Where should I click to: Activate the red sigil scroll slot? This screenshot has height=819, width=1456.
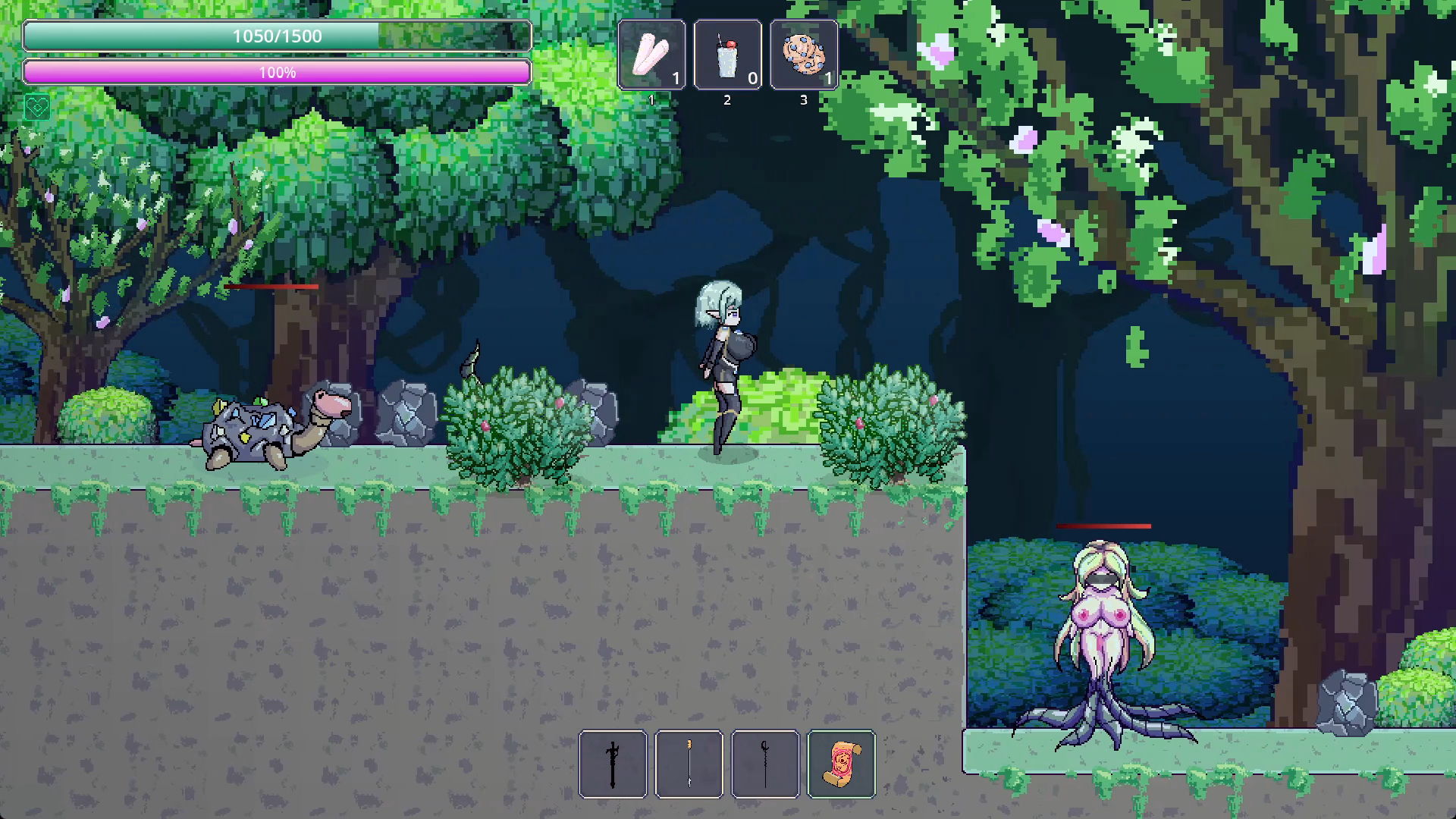click(842, 764)
